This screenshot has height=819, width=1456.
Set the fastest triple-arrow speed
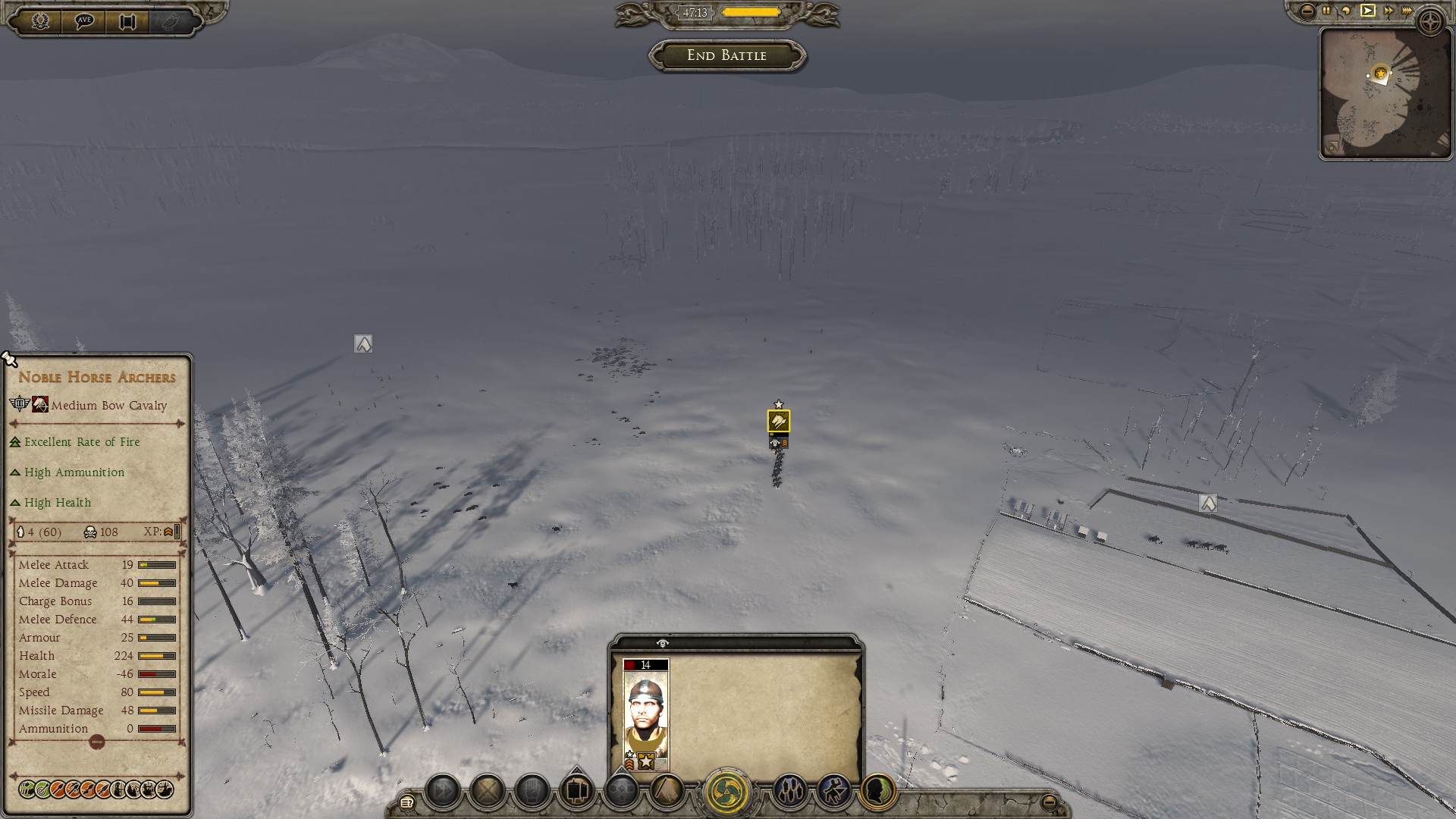click(1407, 11)
